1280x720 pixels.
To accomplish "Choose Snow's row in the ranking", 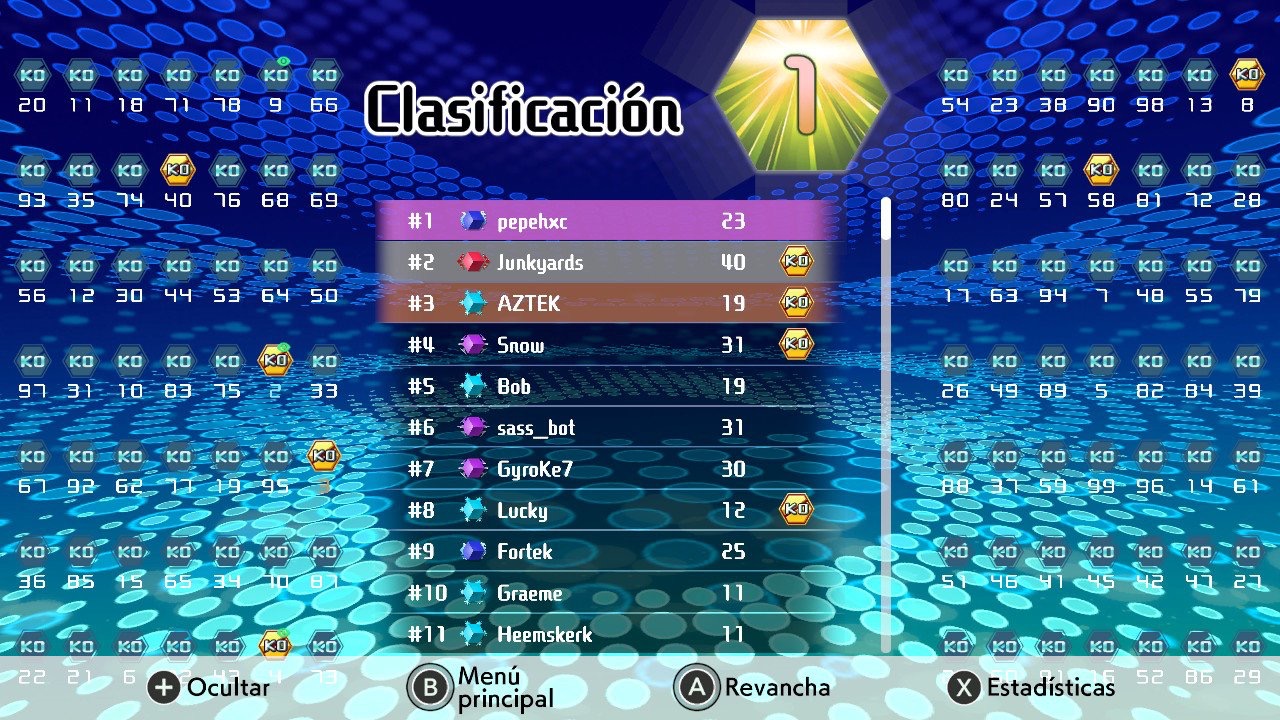I will [x=605, y=345].
